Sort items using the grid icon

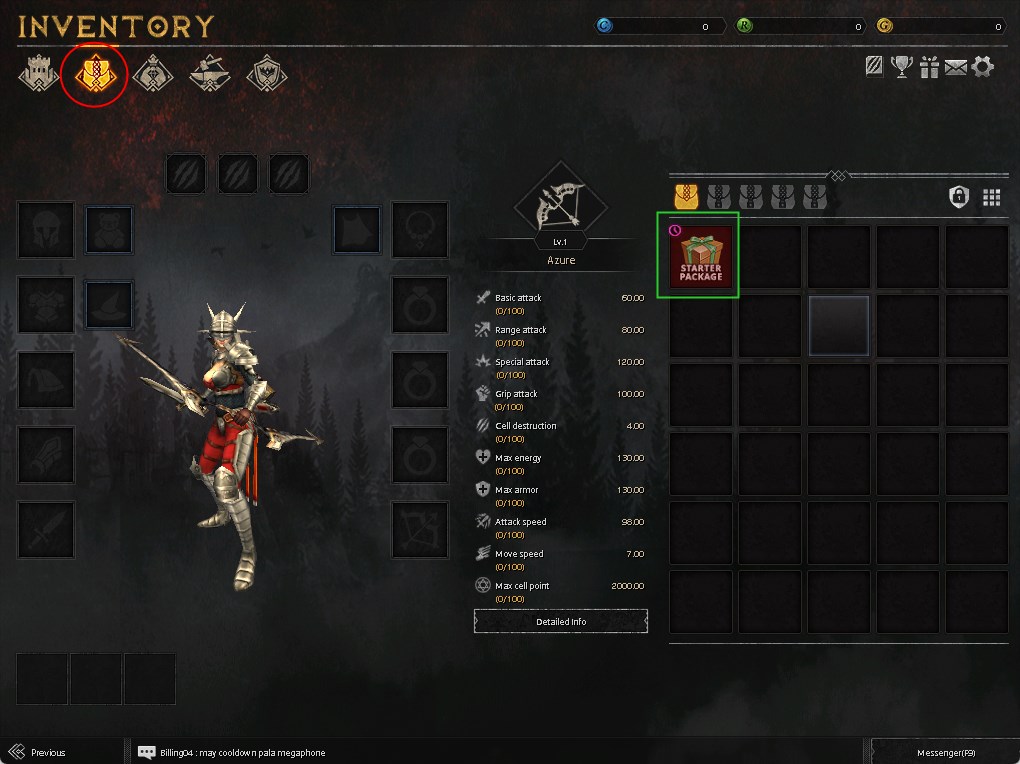[x=991, y=197]
